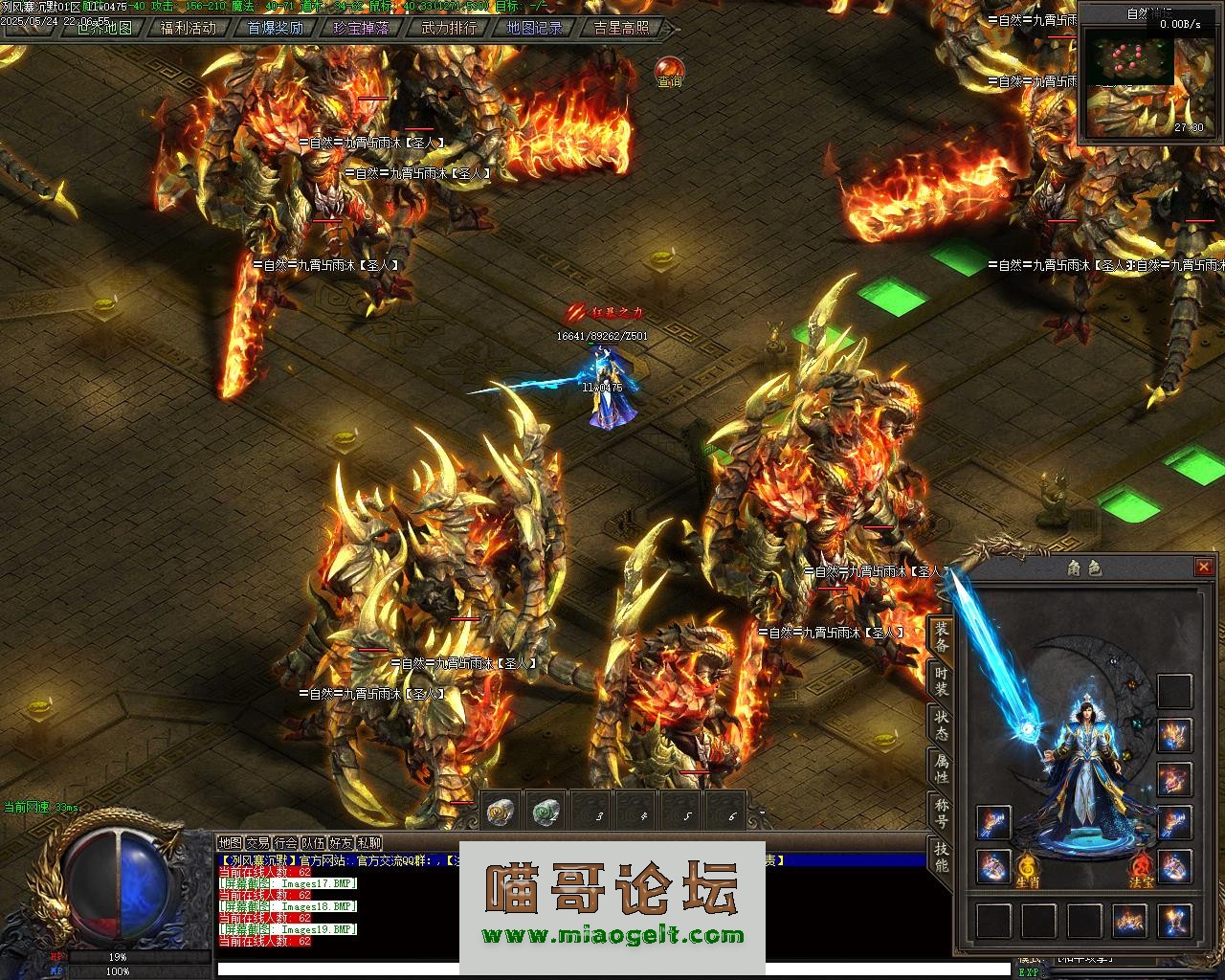Viewport: 1225px width, 980px height.
Task: Show the 珍宝掉落 treasure drops menu
Action: coord(361,28)
